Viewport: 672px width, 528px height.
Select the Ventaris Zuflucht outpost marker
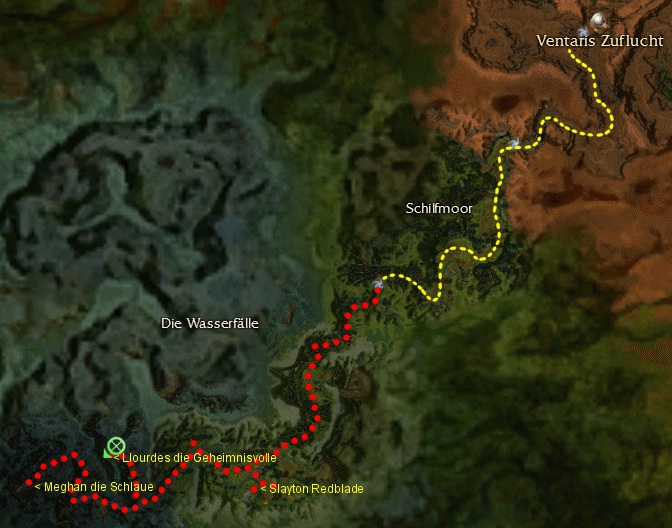click(x=599, y=19)
